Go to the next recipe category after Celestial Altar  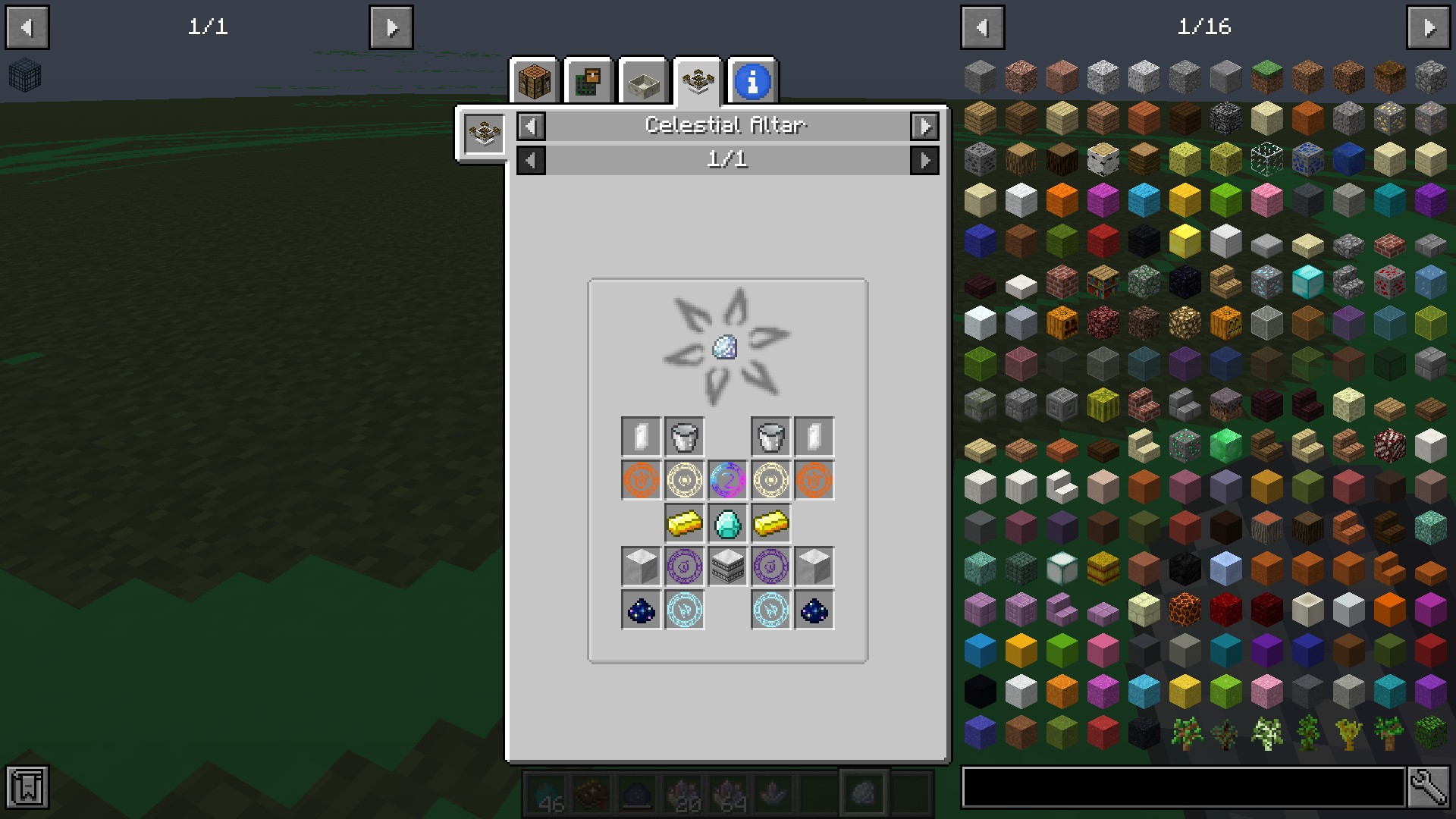pos(924,126)
